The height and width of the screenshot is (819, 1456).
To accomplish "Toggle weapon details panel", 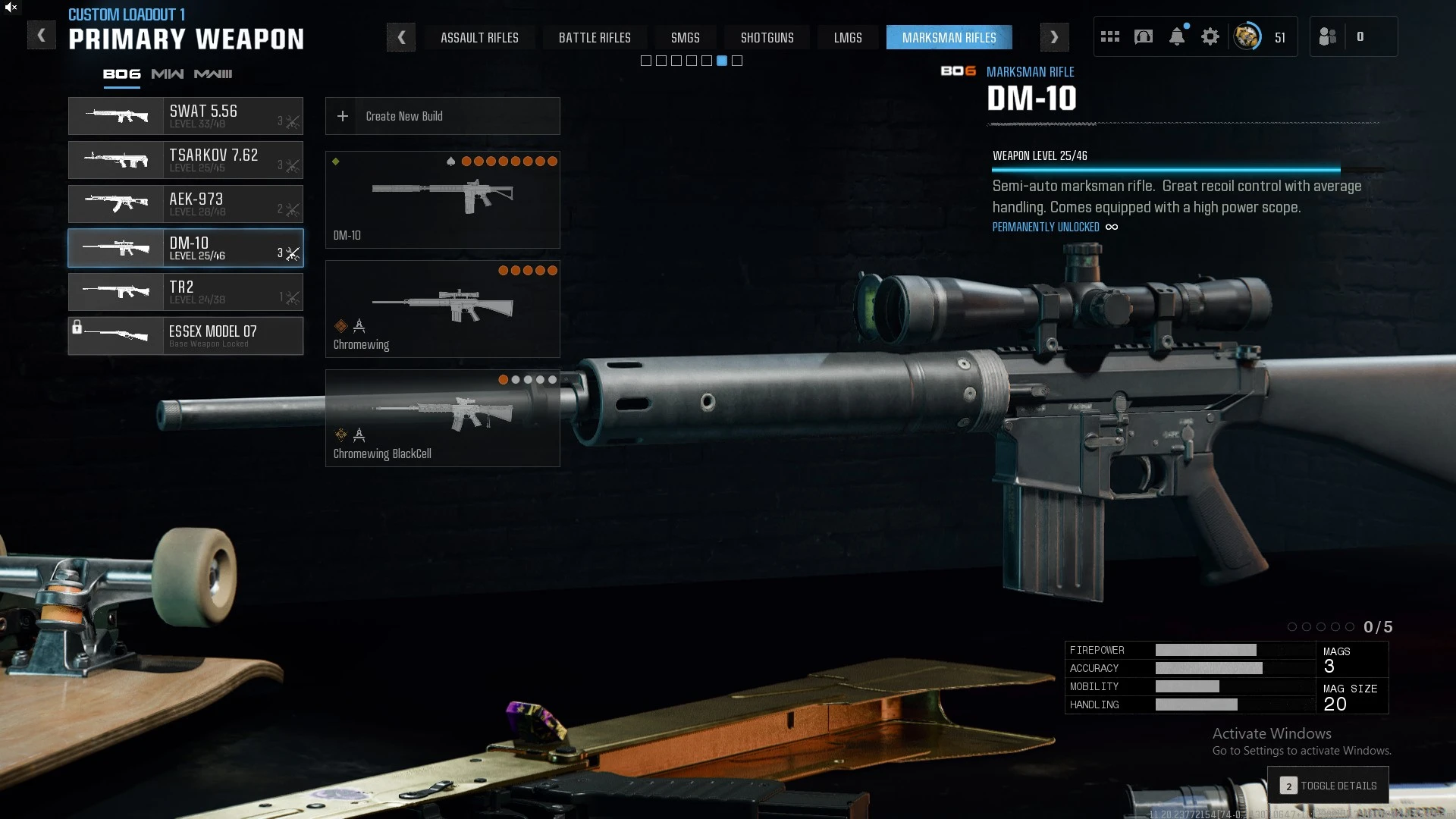I will coord(1329,786).
